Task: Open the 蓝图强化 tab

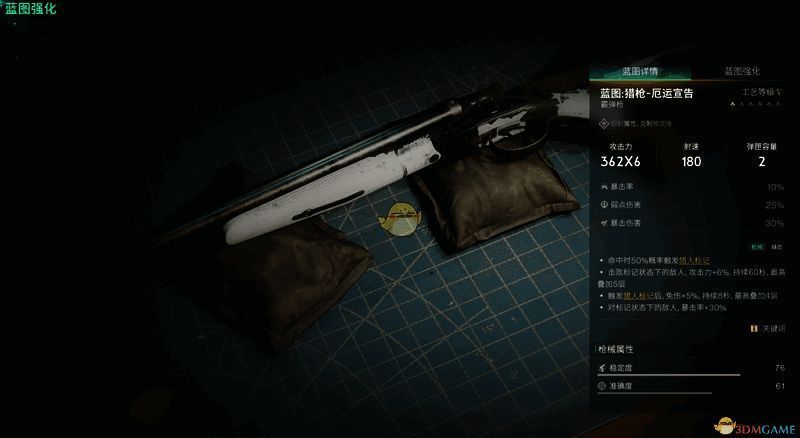Action: click(742, 72)
